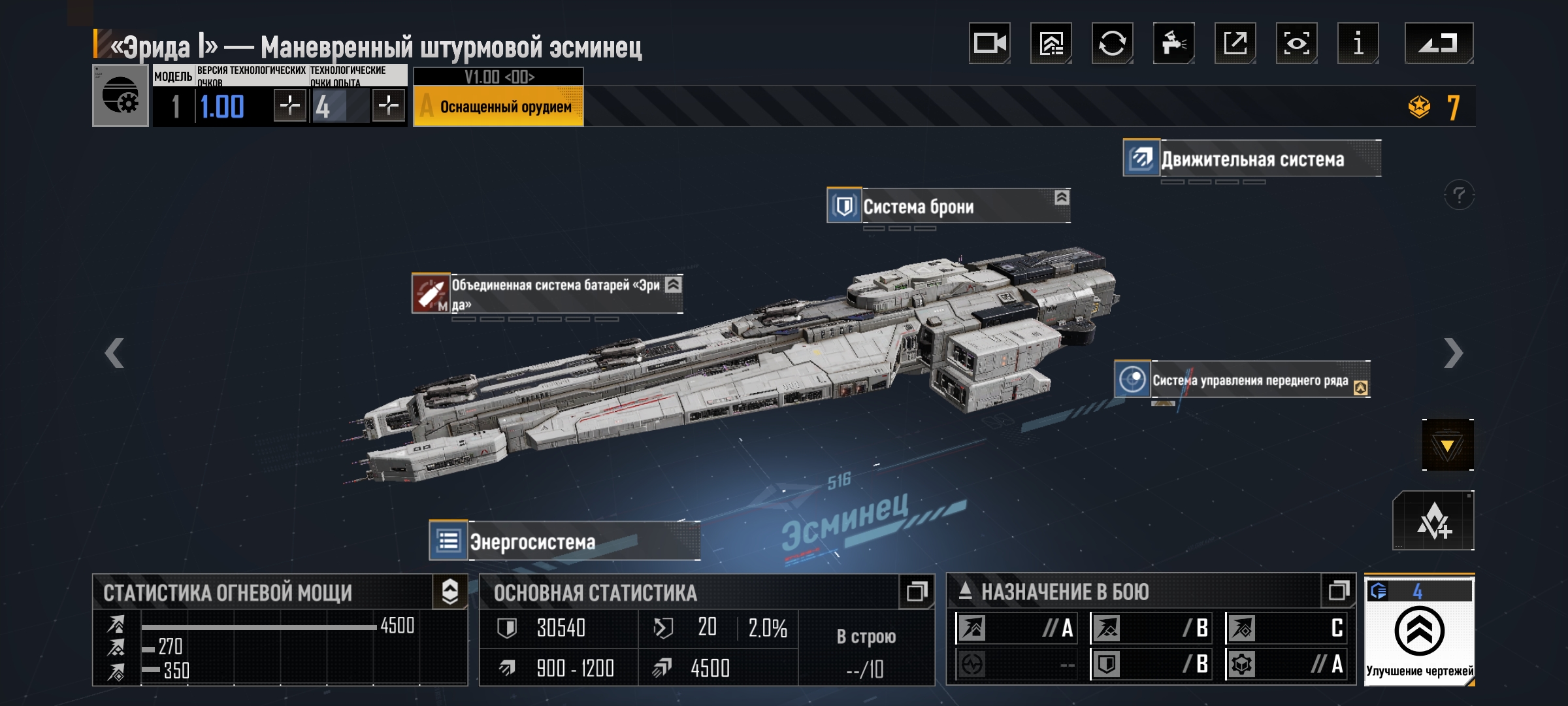The height and width of the screenshot is (706, 1568).
Task: Open the spray paint customization tool
Action: (1173, 44)
